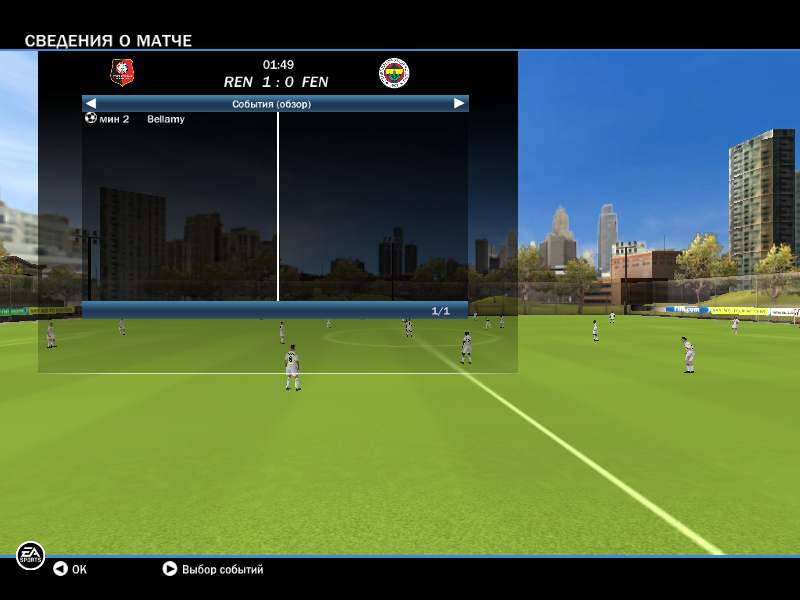Go to previous events page with left arrow

(x=91, y=103)
